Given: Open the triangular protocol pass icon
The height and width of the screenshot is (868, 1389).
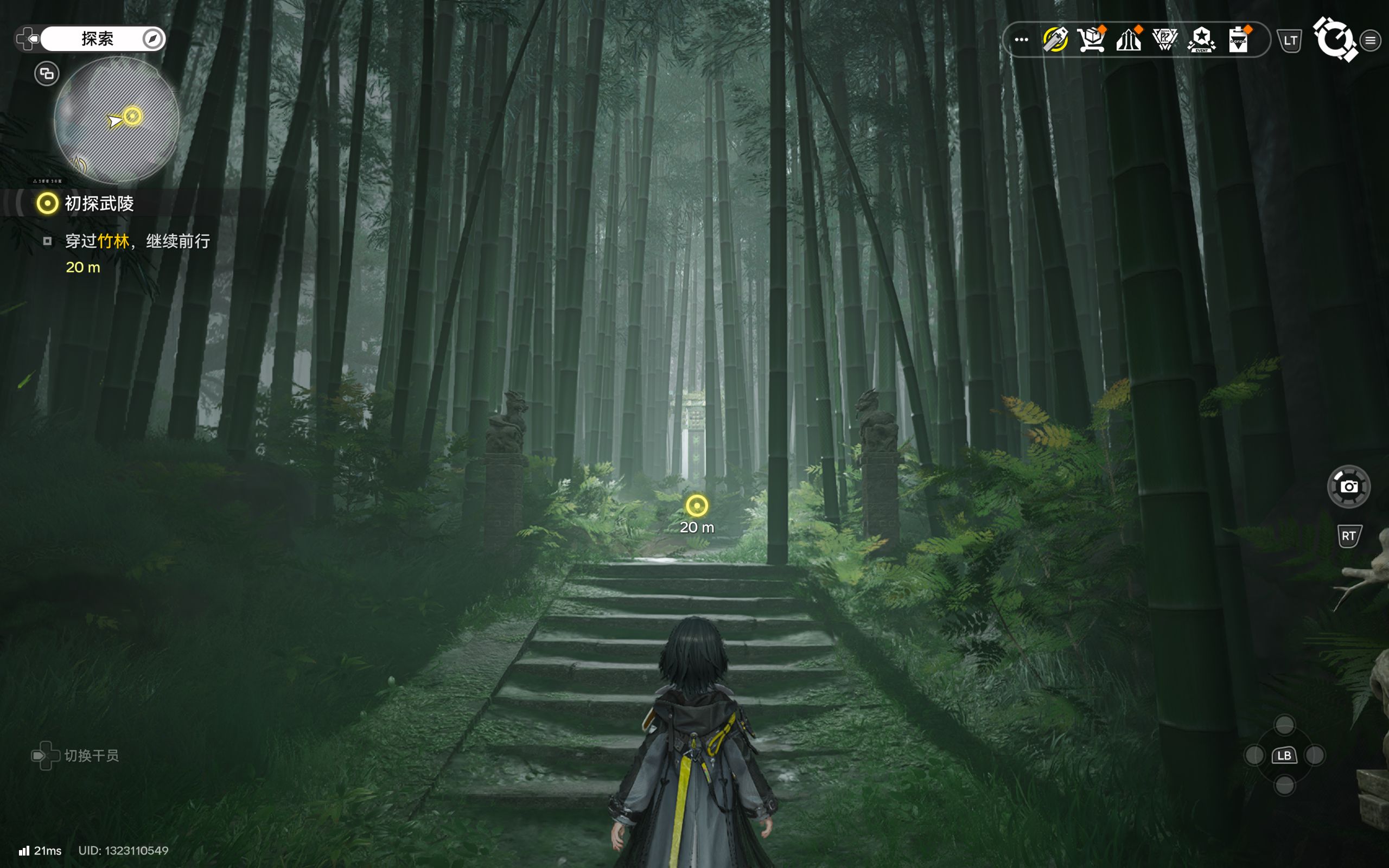Looking at the screenshot, I should coord(1164,40).
